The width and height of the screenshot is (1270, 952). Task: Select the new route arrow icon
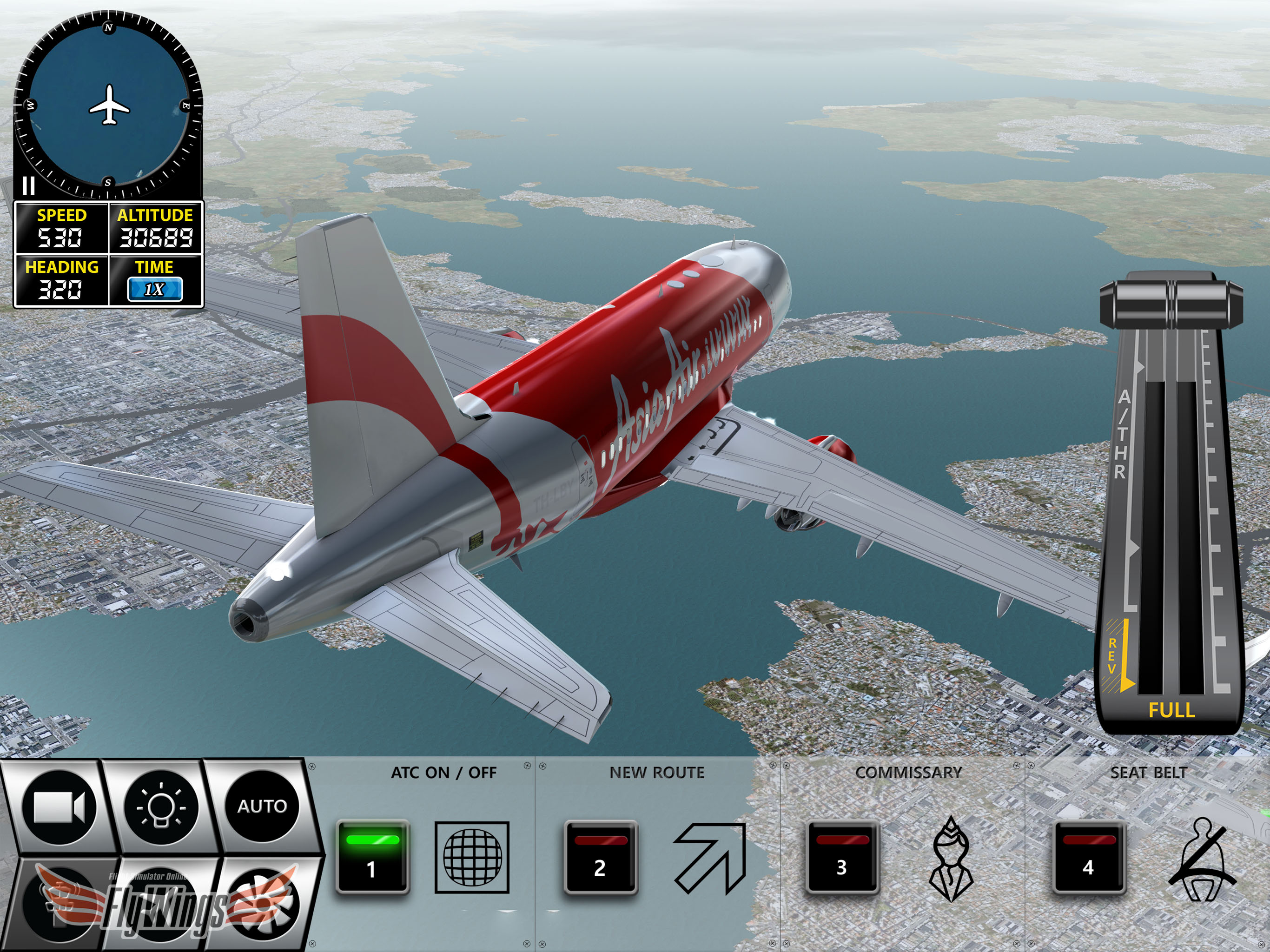[x=710, y=857]
